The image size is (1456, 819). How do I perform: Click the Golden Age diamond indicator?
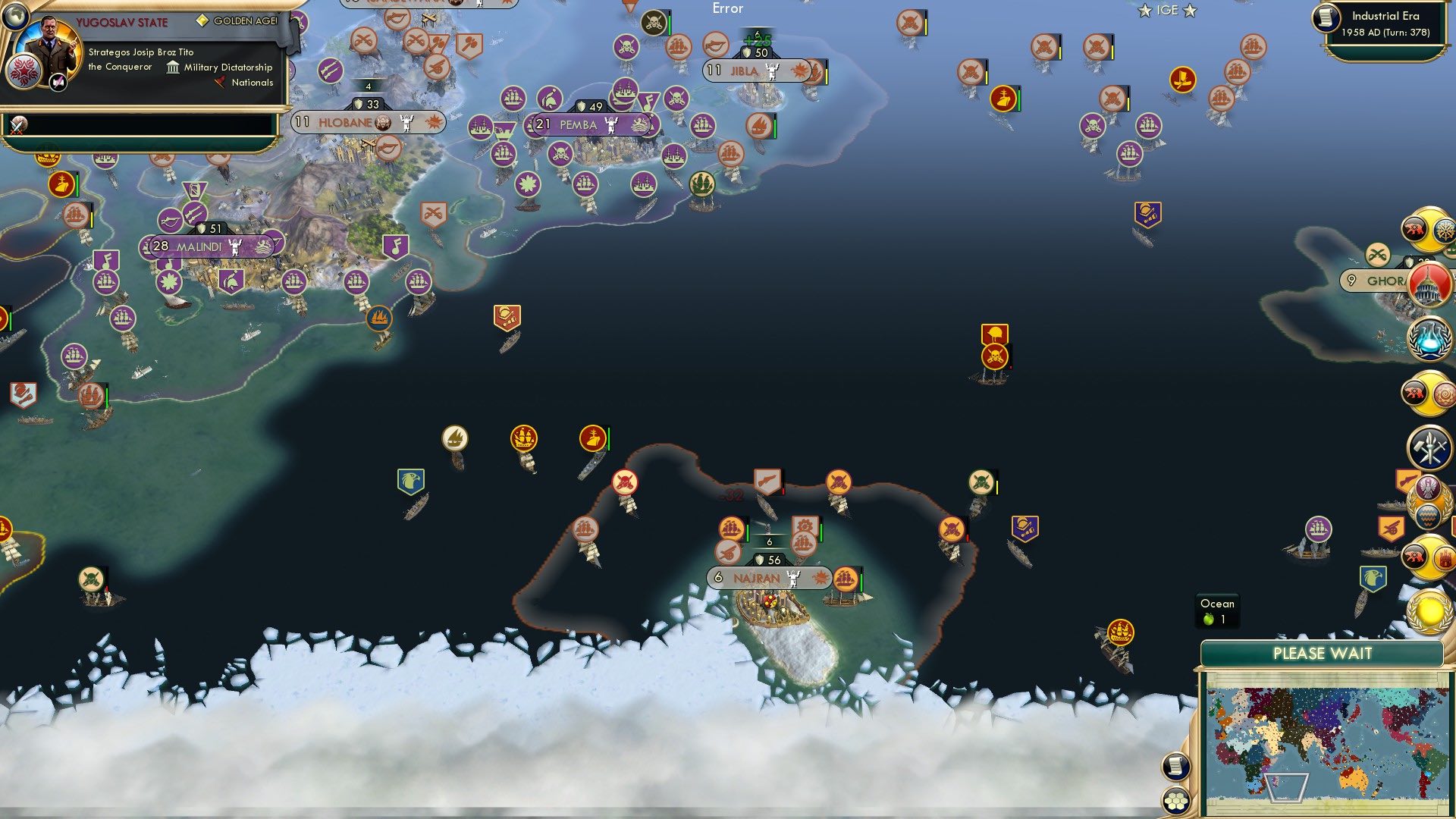202,20
